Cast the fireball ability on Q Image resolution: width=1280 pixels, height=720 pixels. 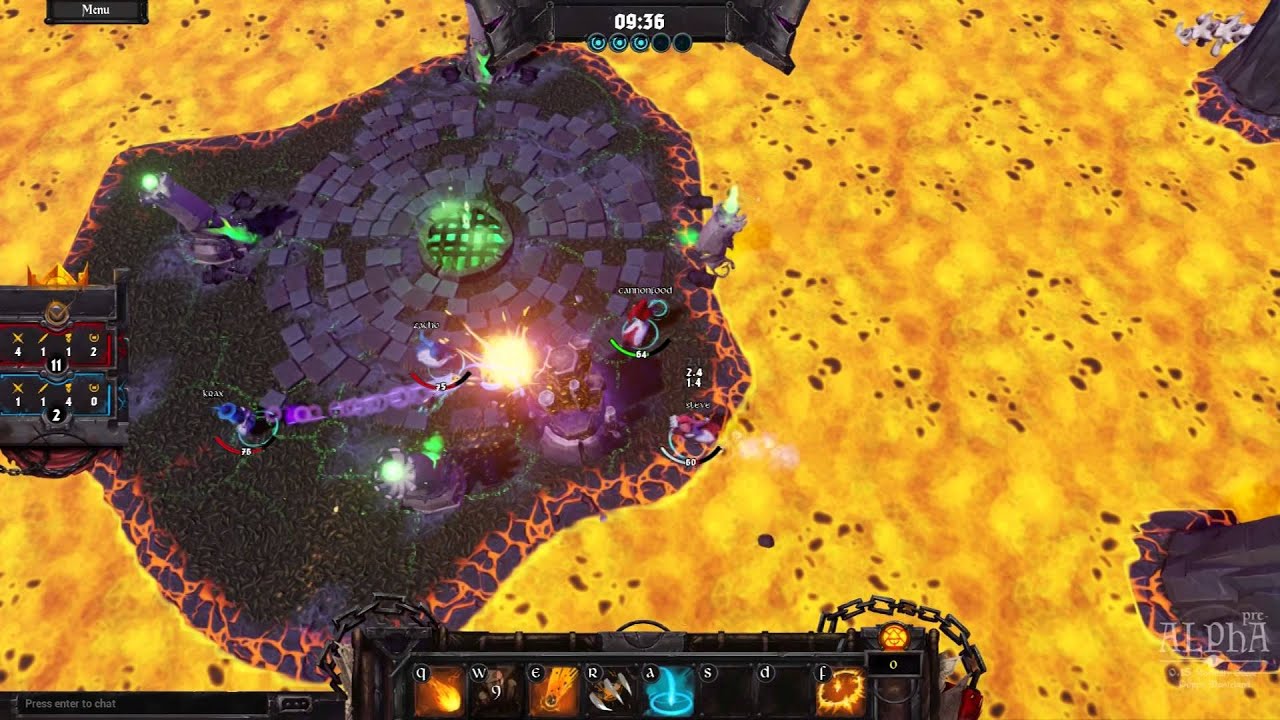[x=438, y=691]
